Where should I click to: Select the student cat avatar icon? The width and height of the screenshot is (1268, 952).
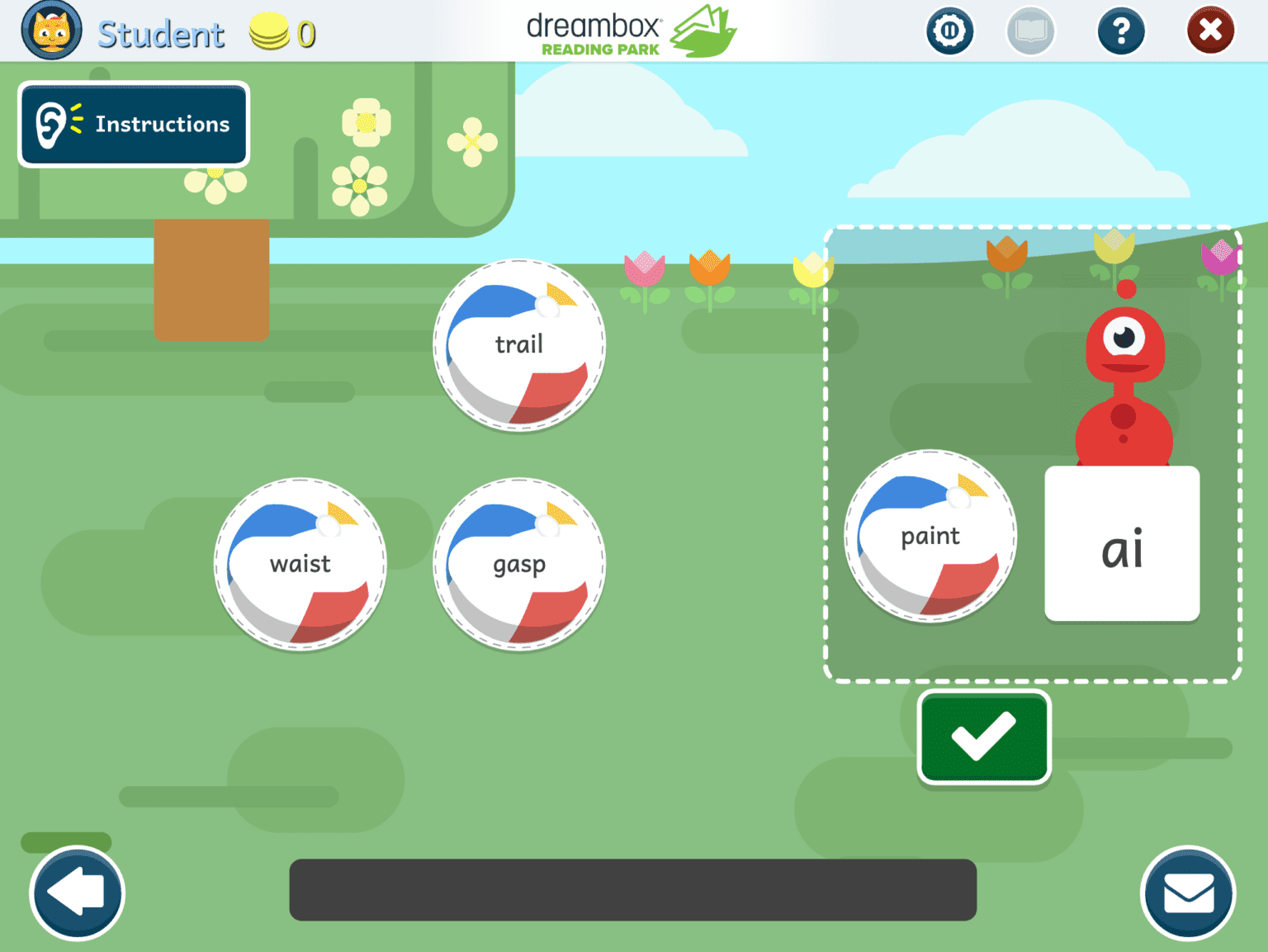tap(51, 31)
